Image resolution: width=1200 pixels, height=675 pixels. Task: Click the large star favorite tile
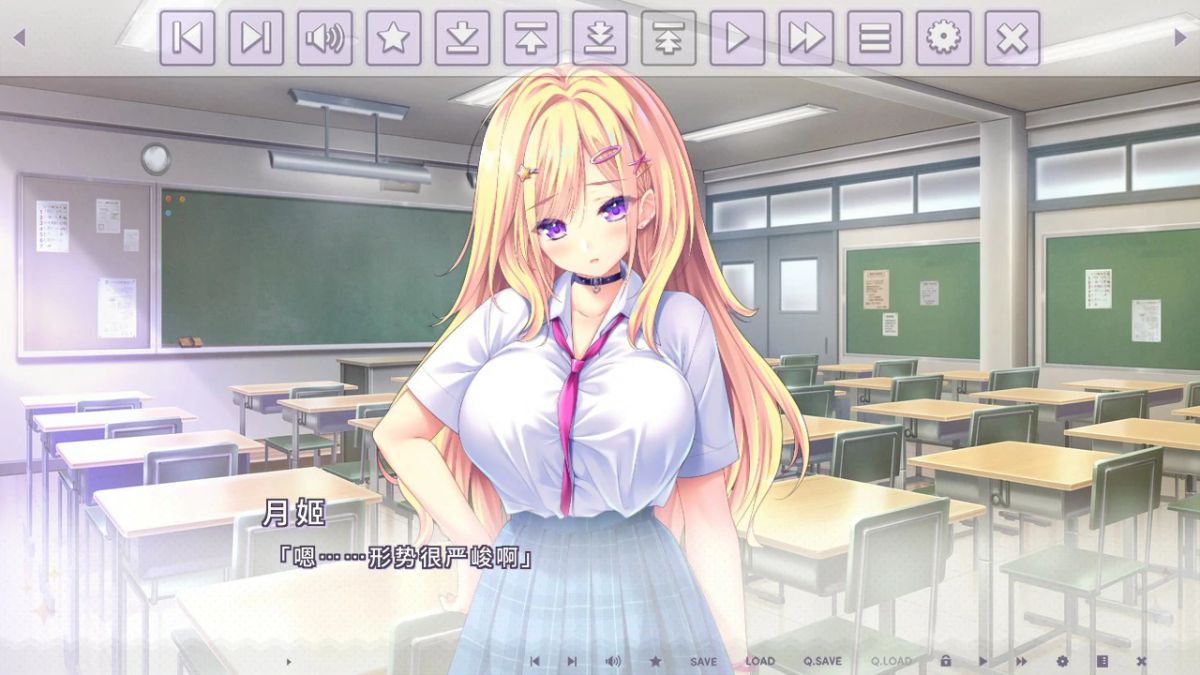pyautogui.click(x=393, y=38)
